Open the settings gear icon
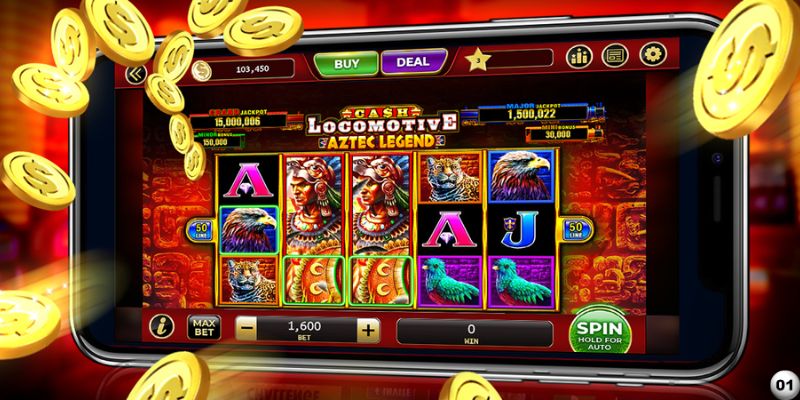The image size is (800, 400). coord(652,55)
